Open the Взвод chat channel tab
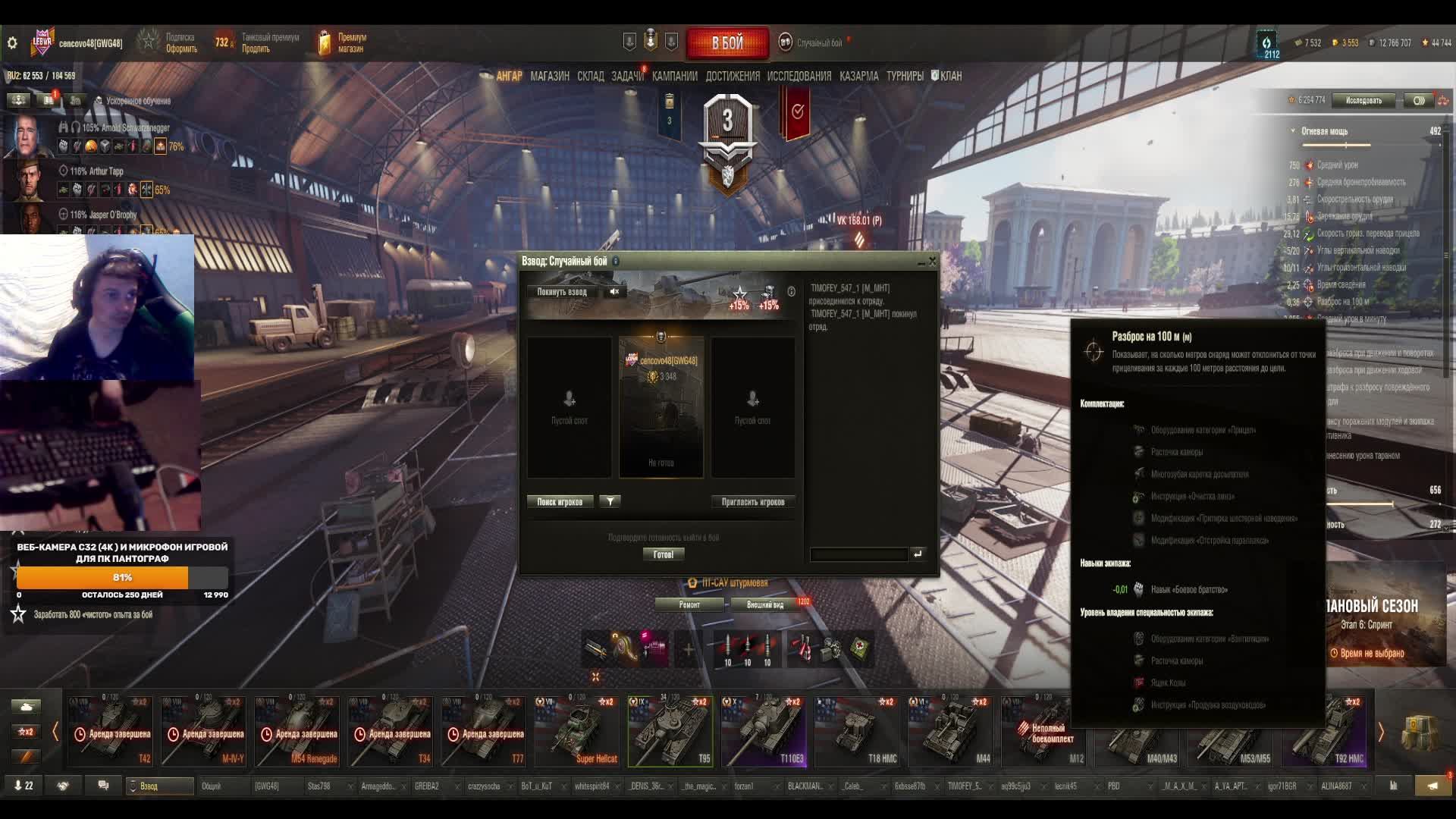The height and width of the screenshot is (819, 1456). (159, 786)
